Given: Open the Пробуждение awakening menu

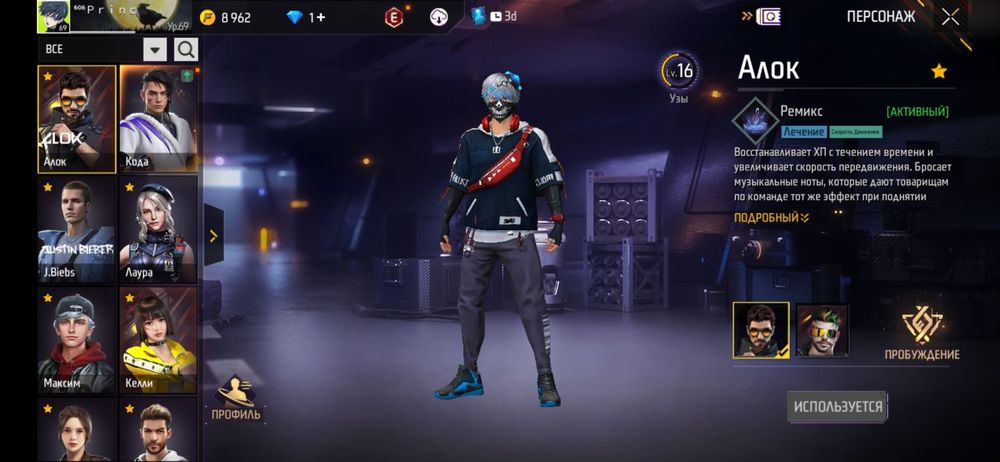Looking at the screenshot, I should [921, 332].
